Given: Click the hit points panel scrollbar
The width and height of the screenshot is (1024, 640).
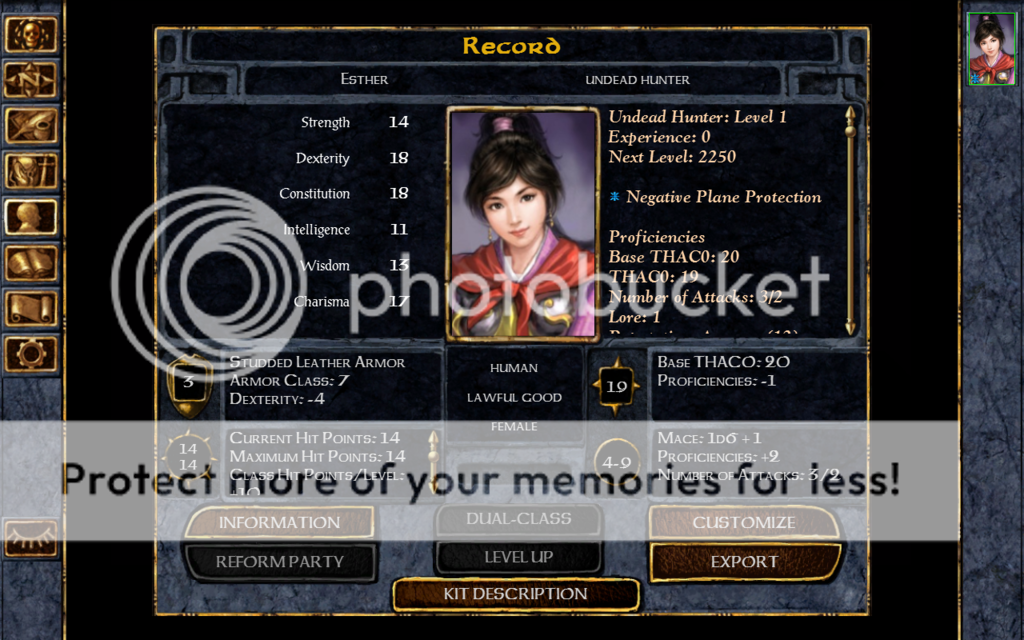Looking at the screenshot, I should click(433, 460).
